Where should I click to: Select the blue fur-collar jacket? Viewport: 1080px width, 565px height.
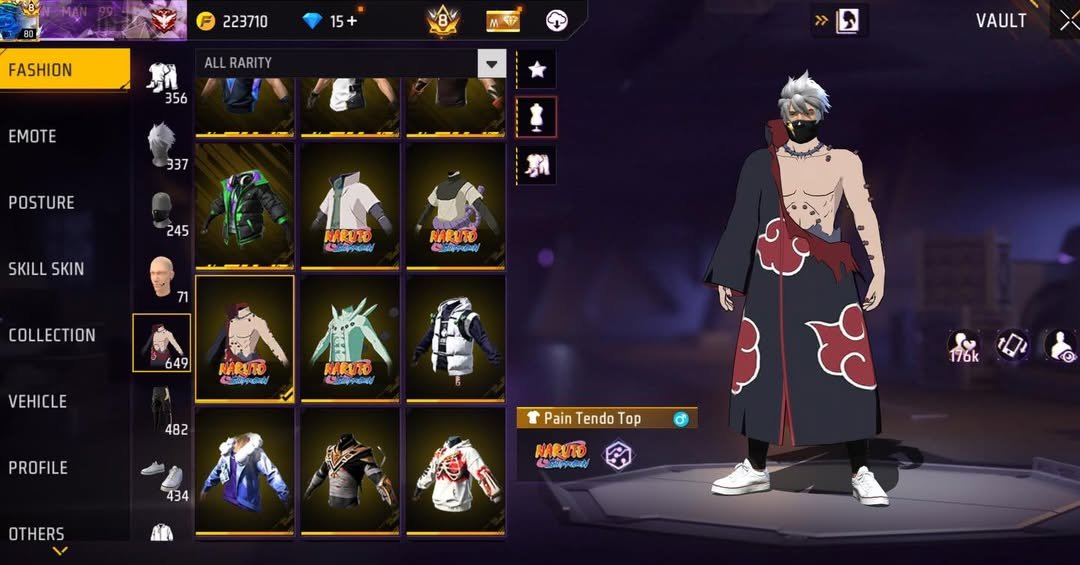(244, 470)
